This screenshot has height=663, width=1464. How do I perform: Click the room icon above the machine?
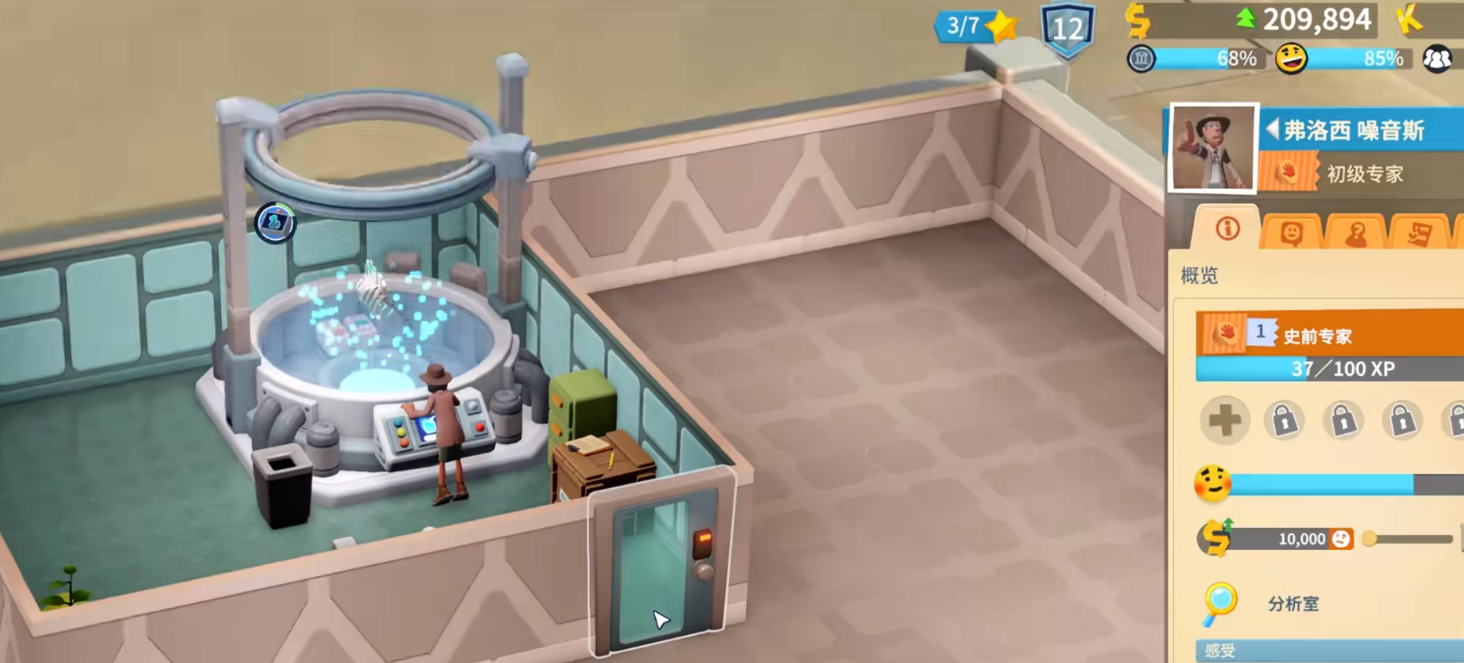274,222
